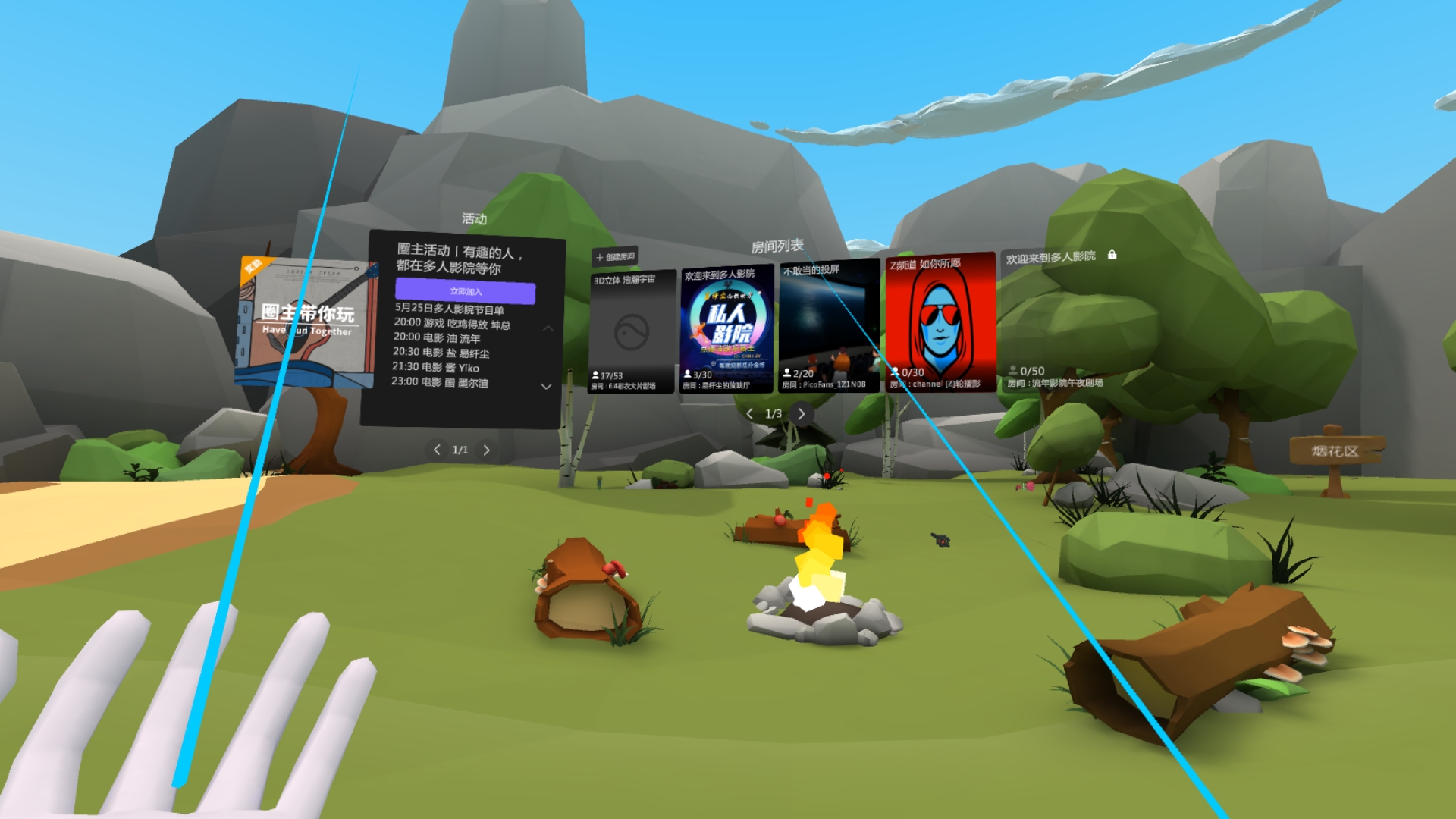Choose the Z频道 如你所愿 room
1456x819 pixels.
940,323
